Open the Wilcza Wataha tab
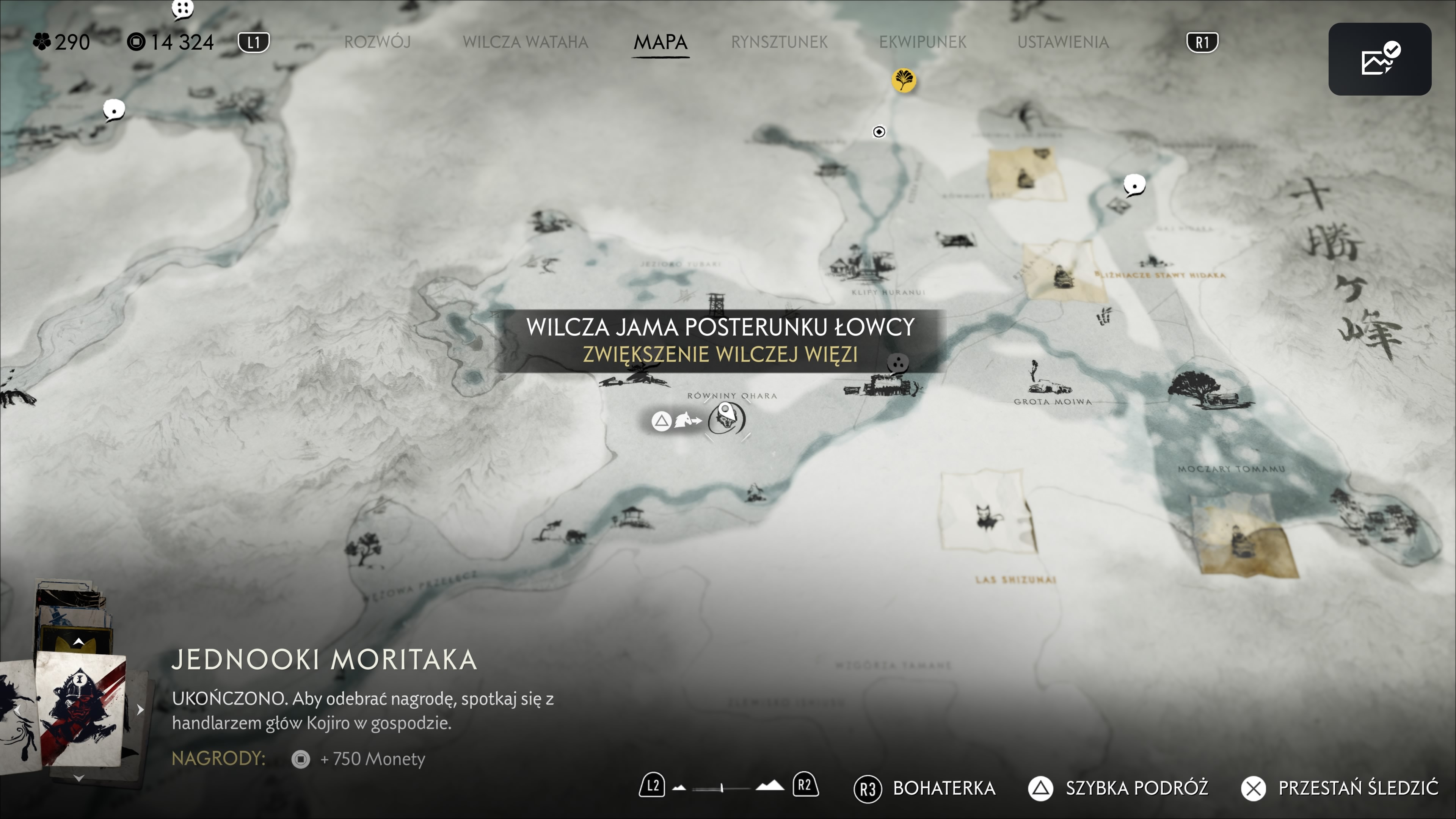Screen dimensions: 1456x819 (x=525, y=42)
